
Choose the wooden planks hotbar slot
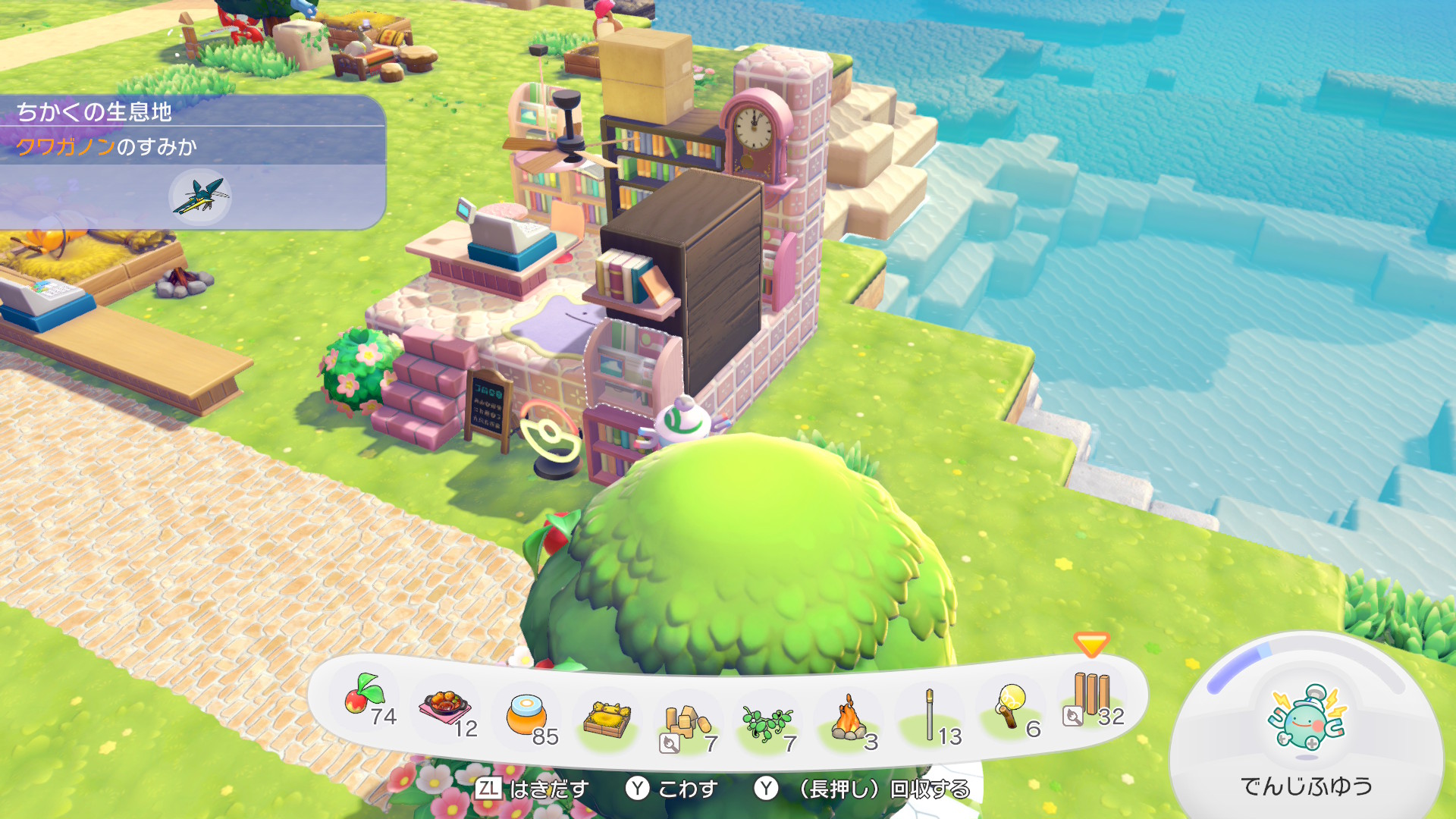tap(1091, 695)
